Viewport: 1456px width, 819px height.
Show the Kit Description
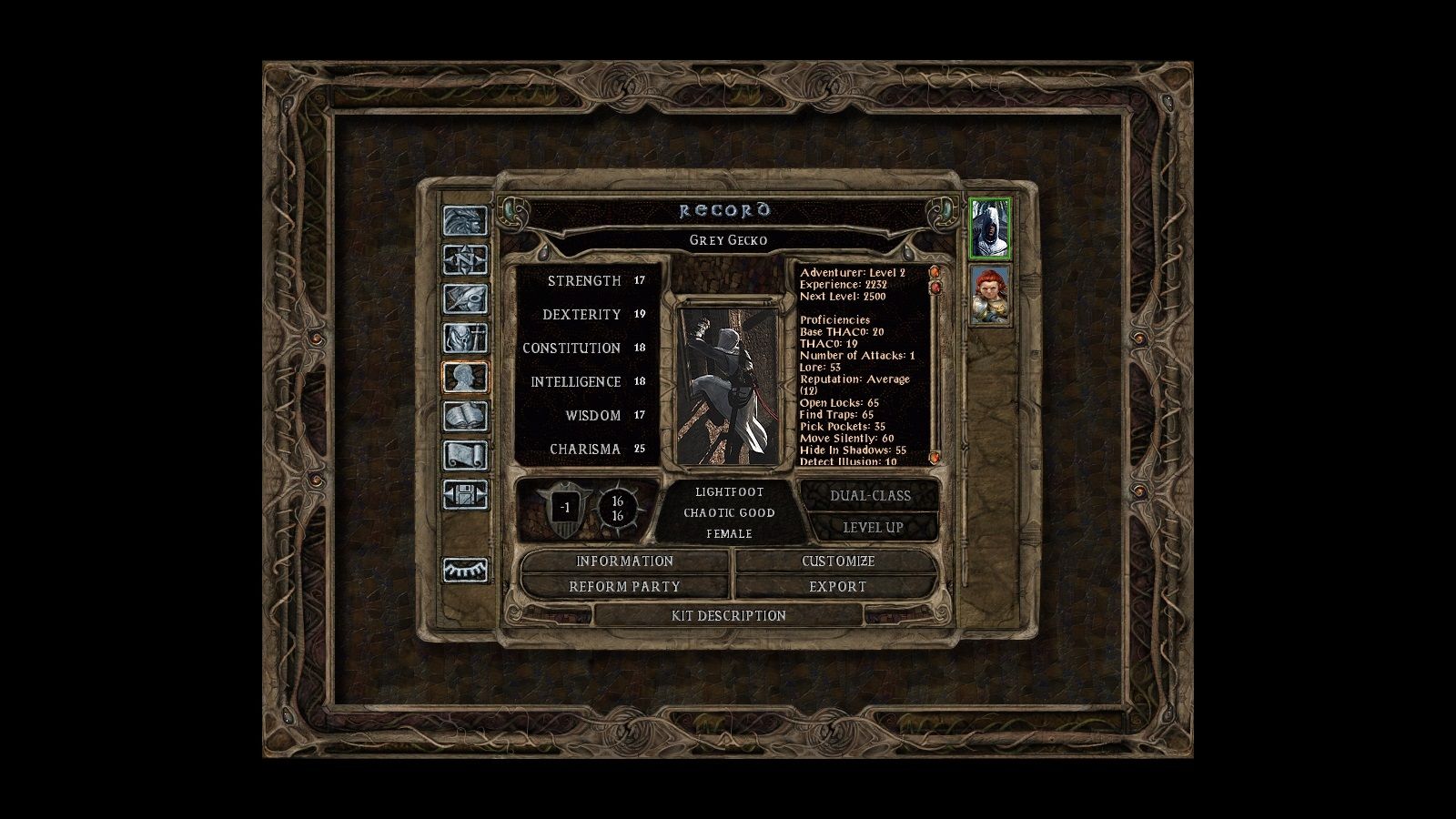pyautogui.click(x=728, y=616)
